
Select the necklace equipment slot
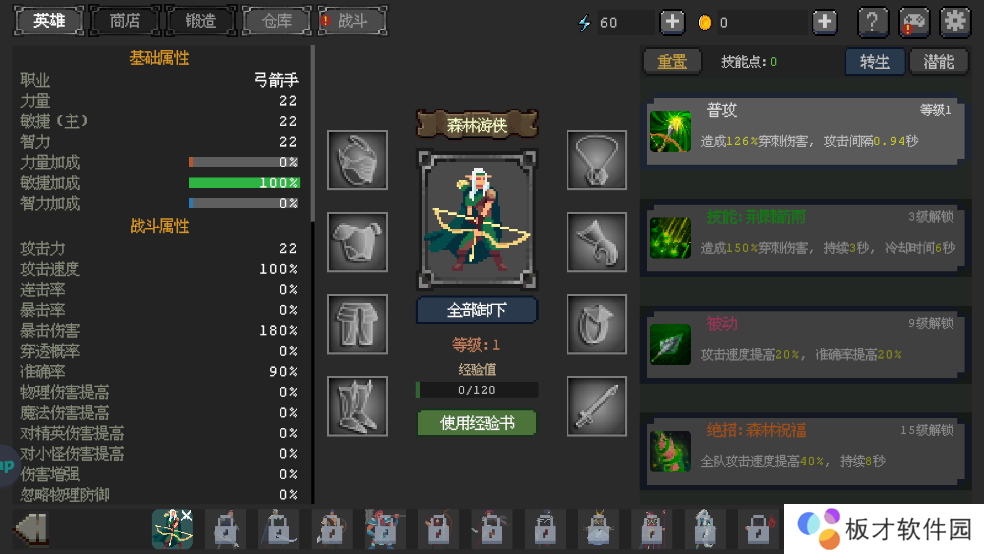click(x=597, y=160)
